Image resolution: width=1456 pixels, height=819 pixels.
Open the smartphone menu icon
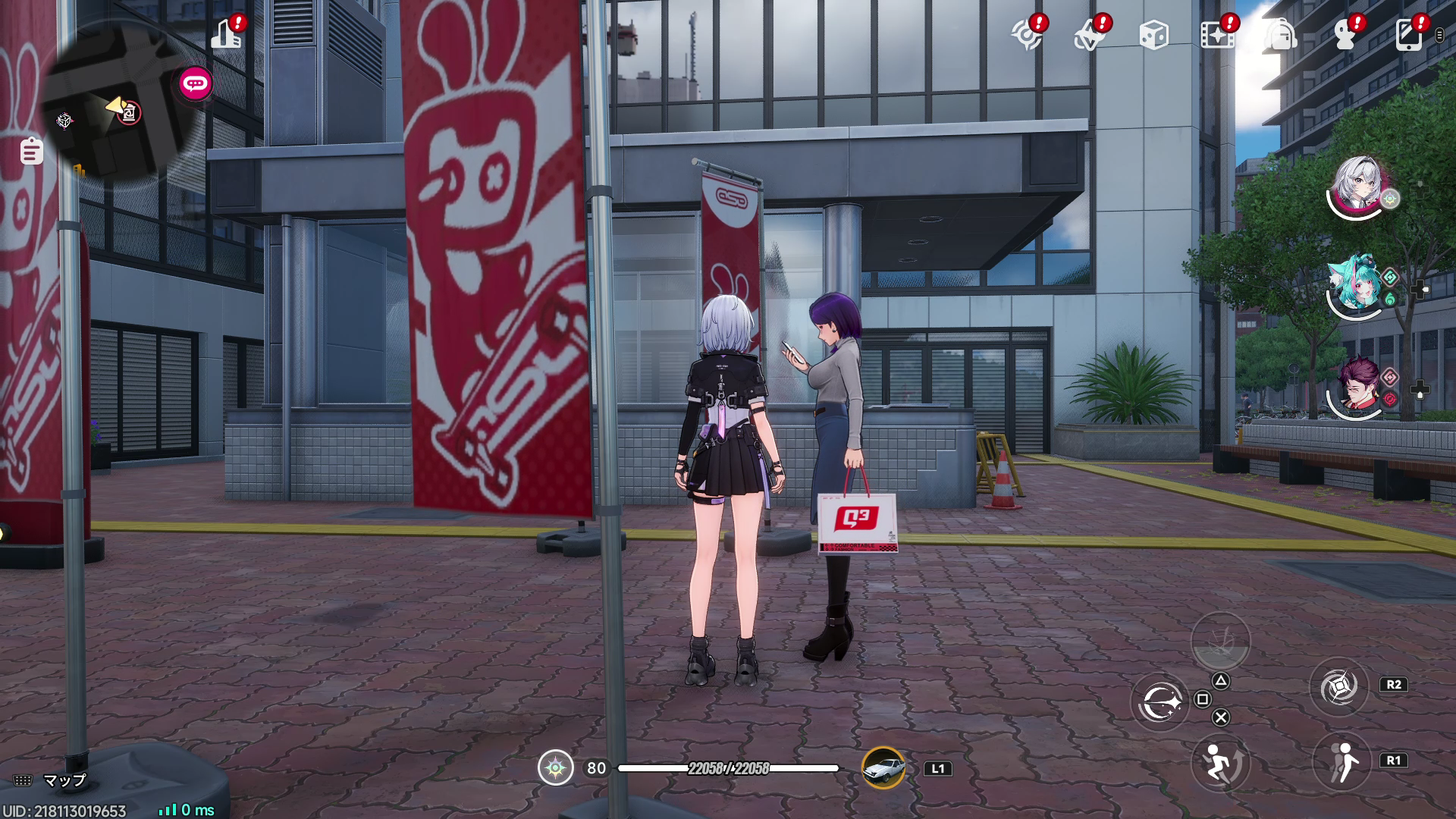pos(1408,35)
